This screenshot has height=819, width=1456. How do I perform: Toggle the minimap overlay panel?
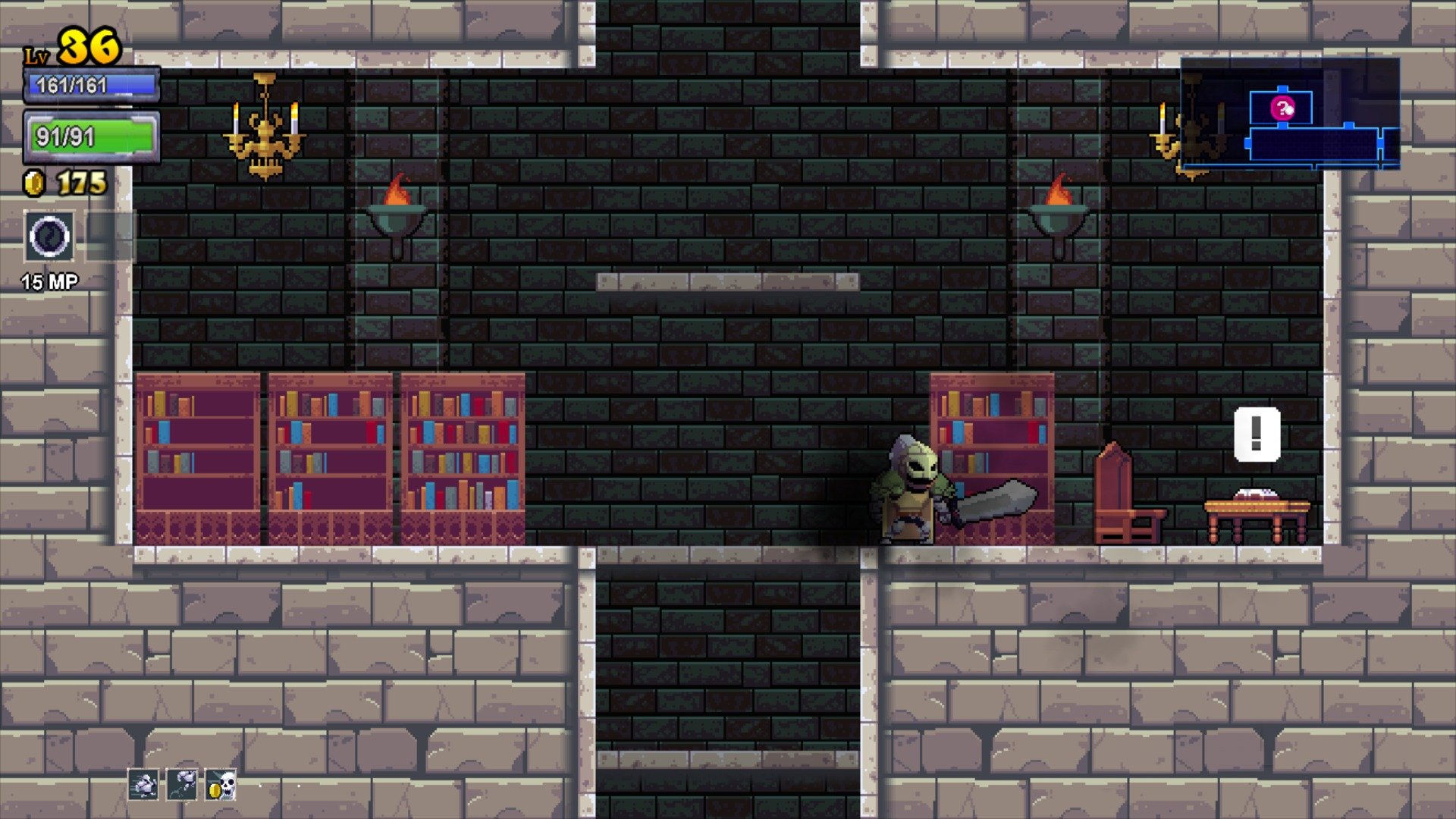(x=1289, y=114)
